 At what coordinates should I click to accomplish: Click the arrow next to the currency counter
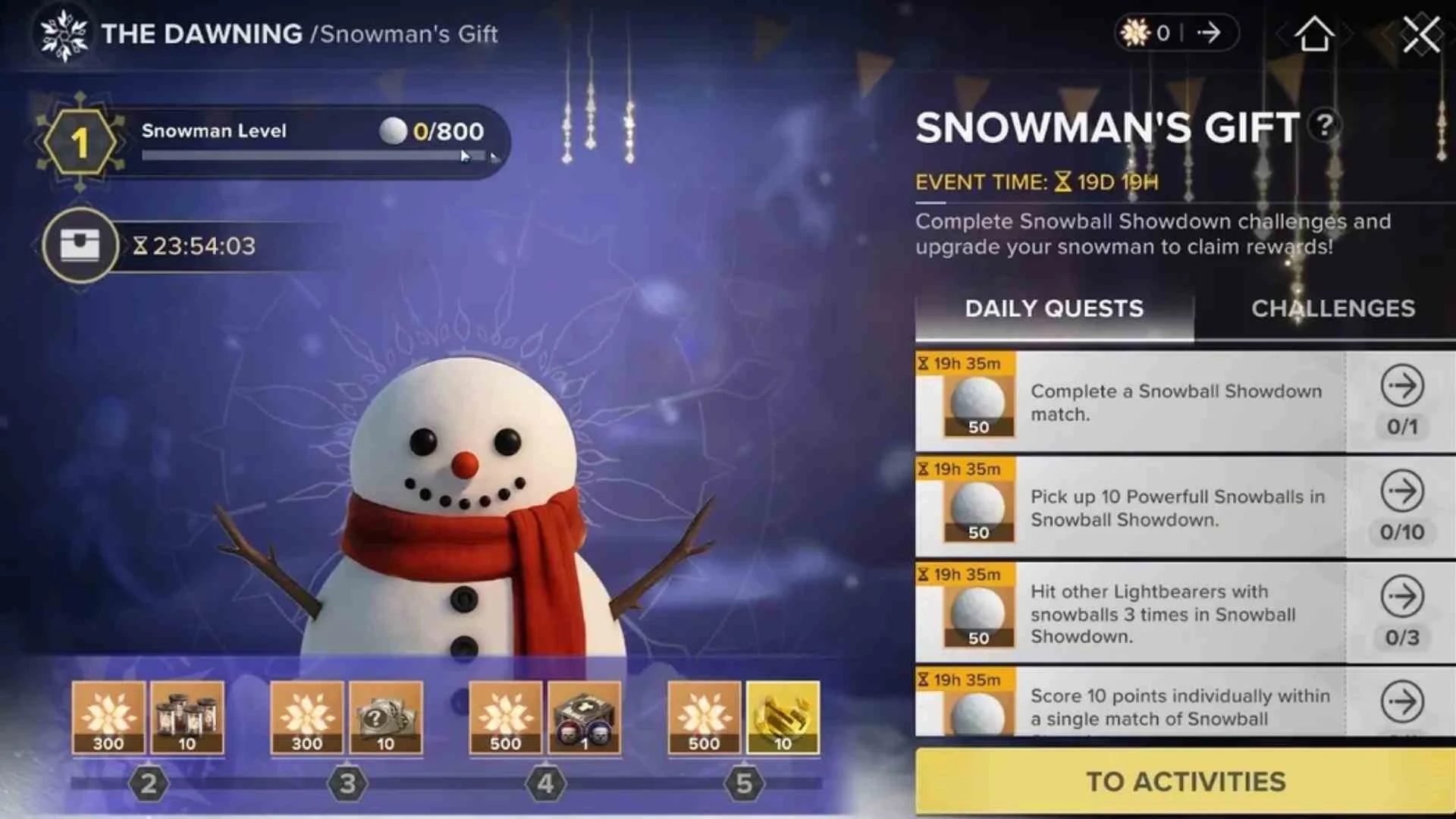point(1210,32)
